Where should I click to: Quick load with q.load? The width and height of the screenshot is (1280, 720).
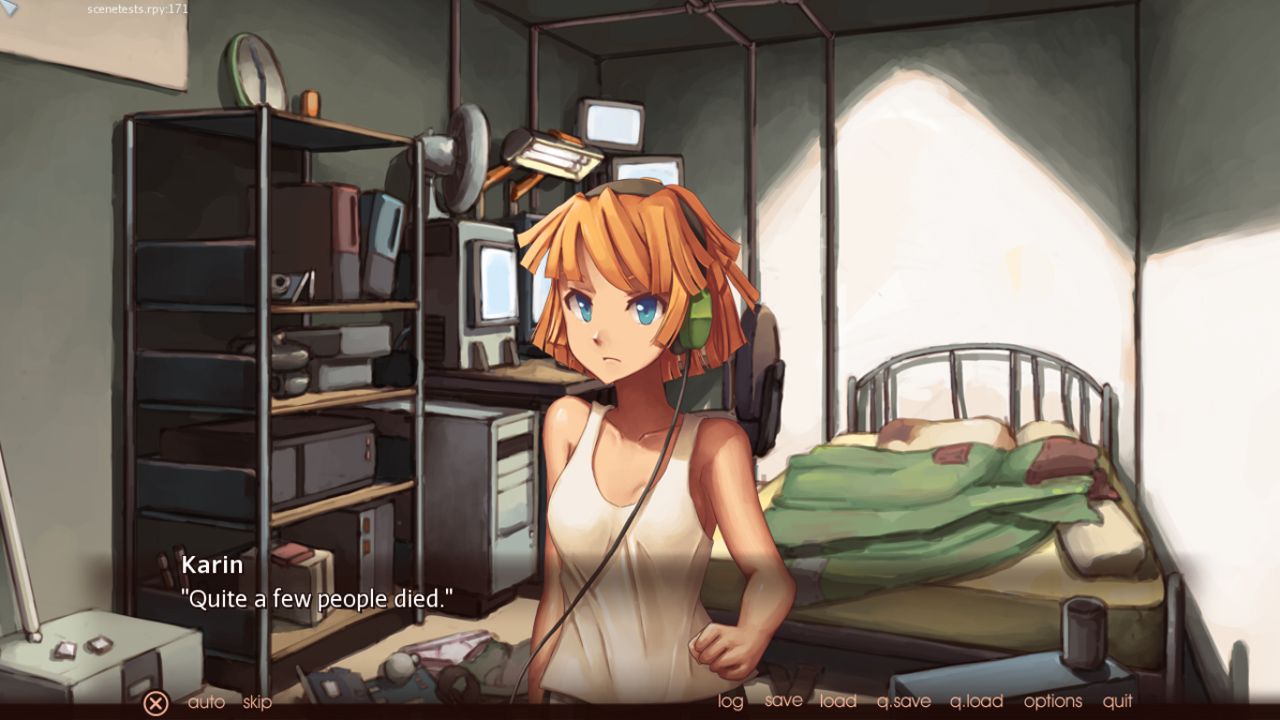coord(976,701)
